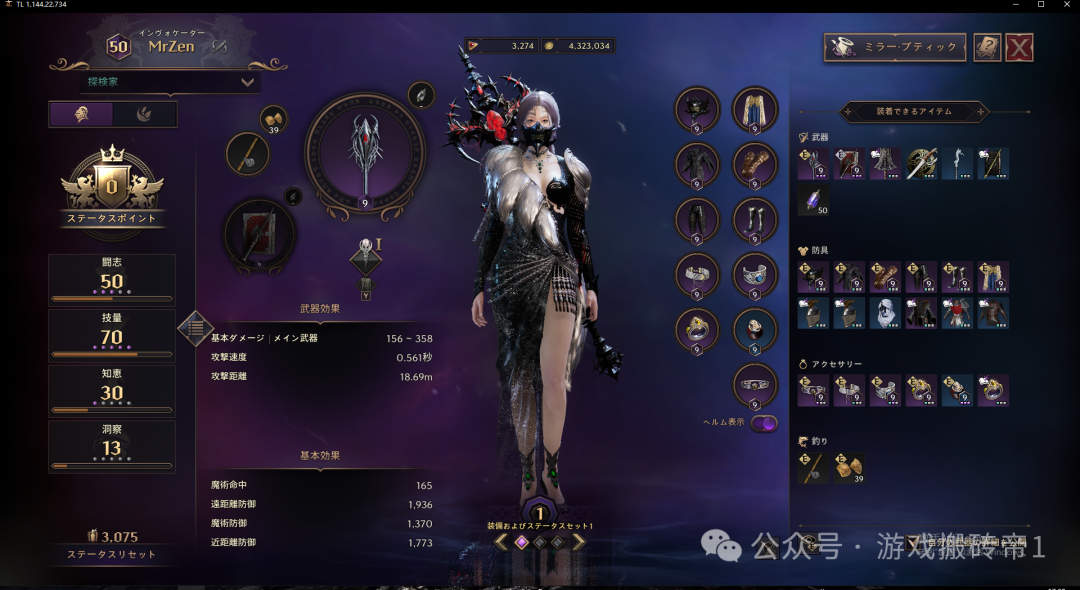Select the equipped gloves slot
1080x590 pixels.
coord(755,163)
